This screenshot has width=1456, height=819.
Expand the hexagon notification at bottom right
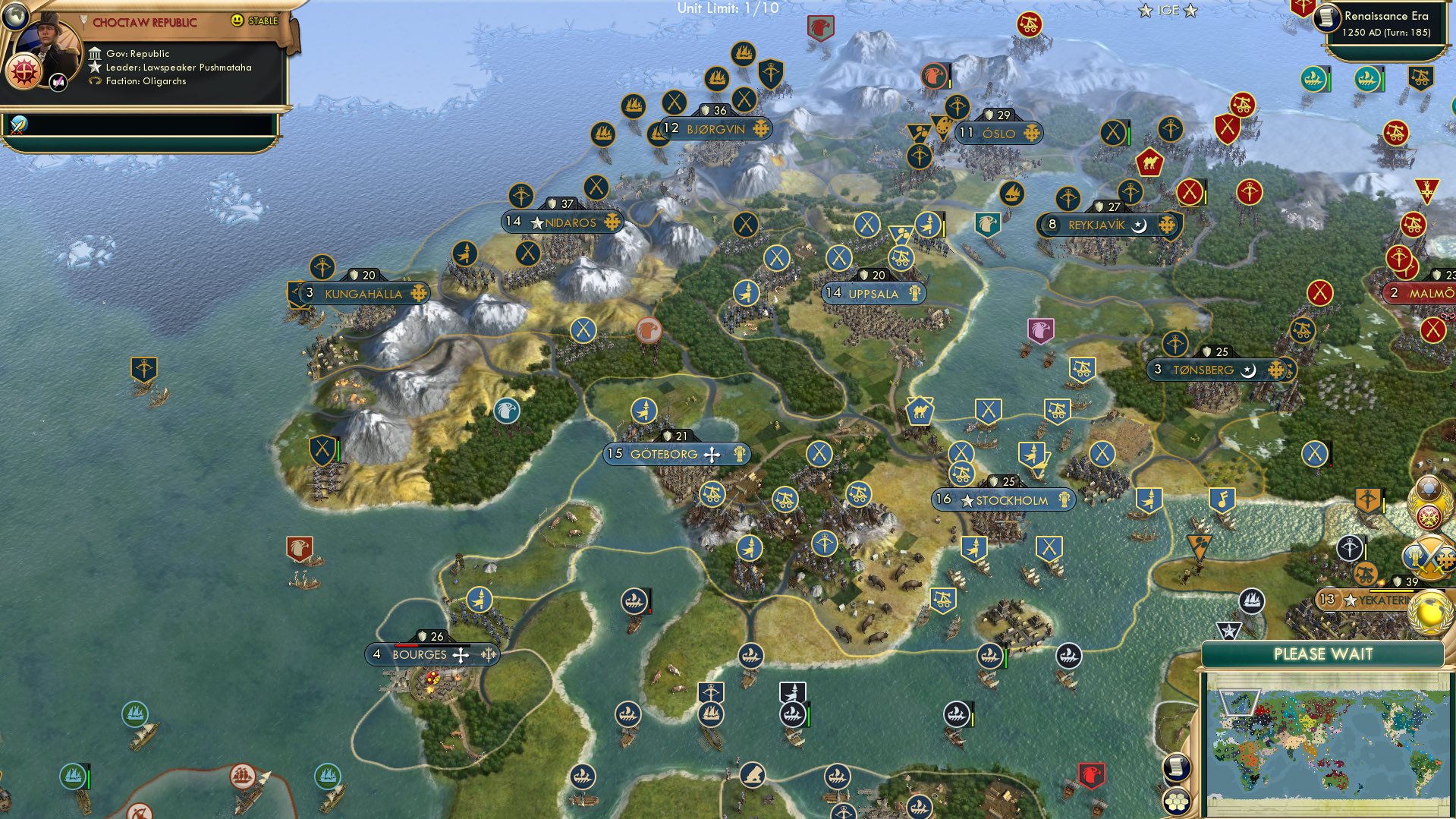(x=1178, y=799)
